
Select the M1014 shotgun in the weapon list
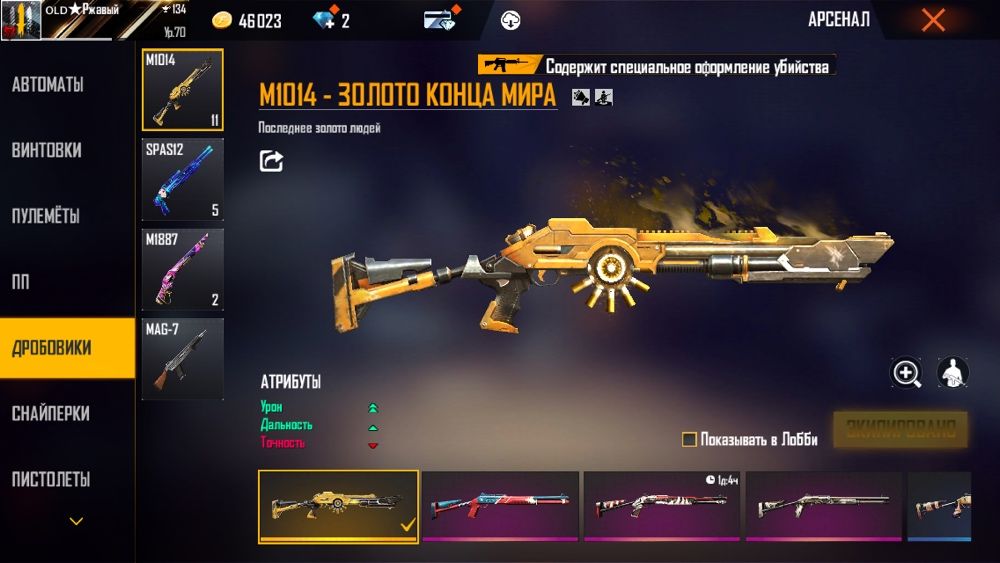point(182,90)
